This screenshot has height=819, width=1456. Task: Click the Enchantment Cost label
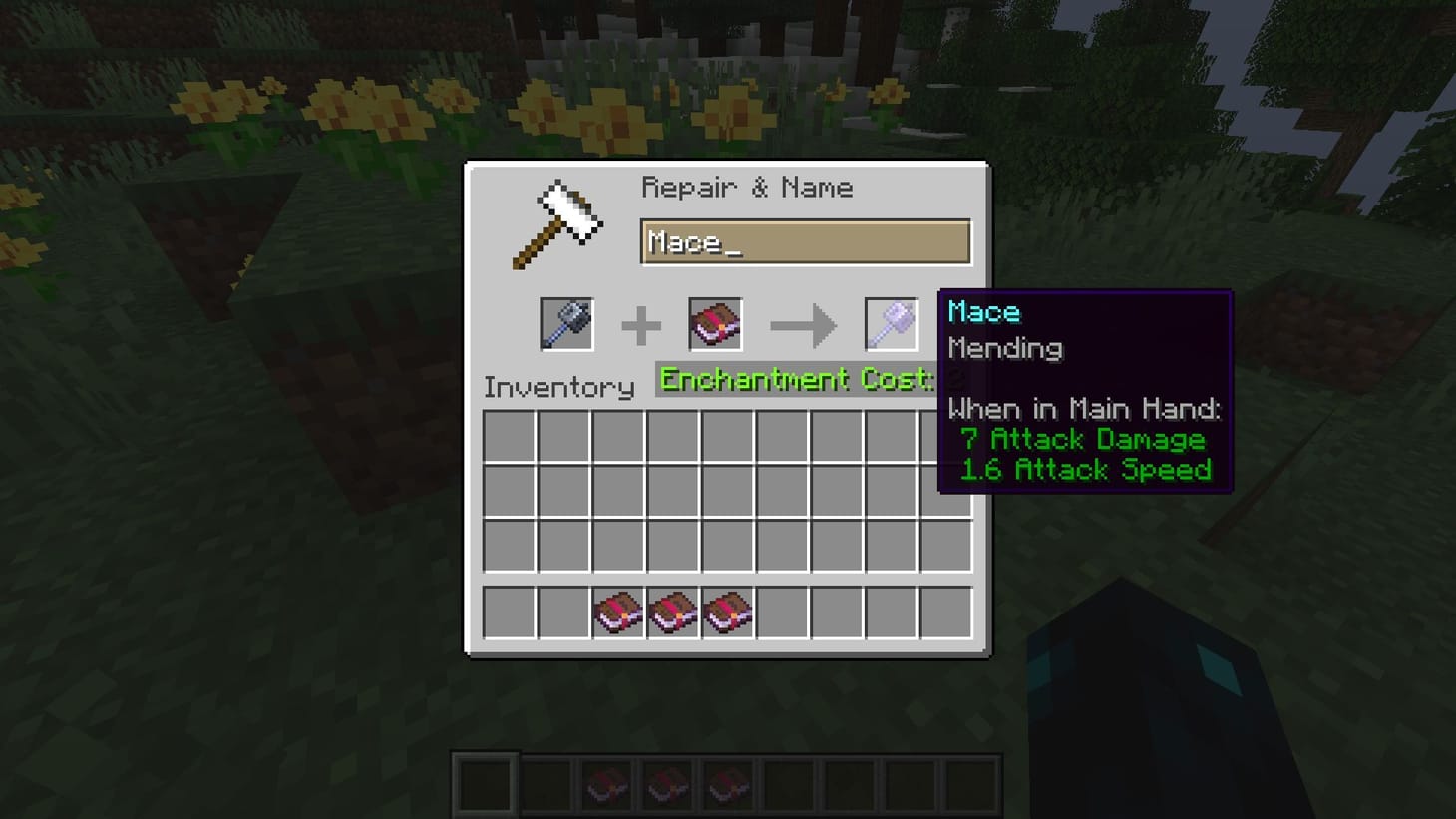793,380
